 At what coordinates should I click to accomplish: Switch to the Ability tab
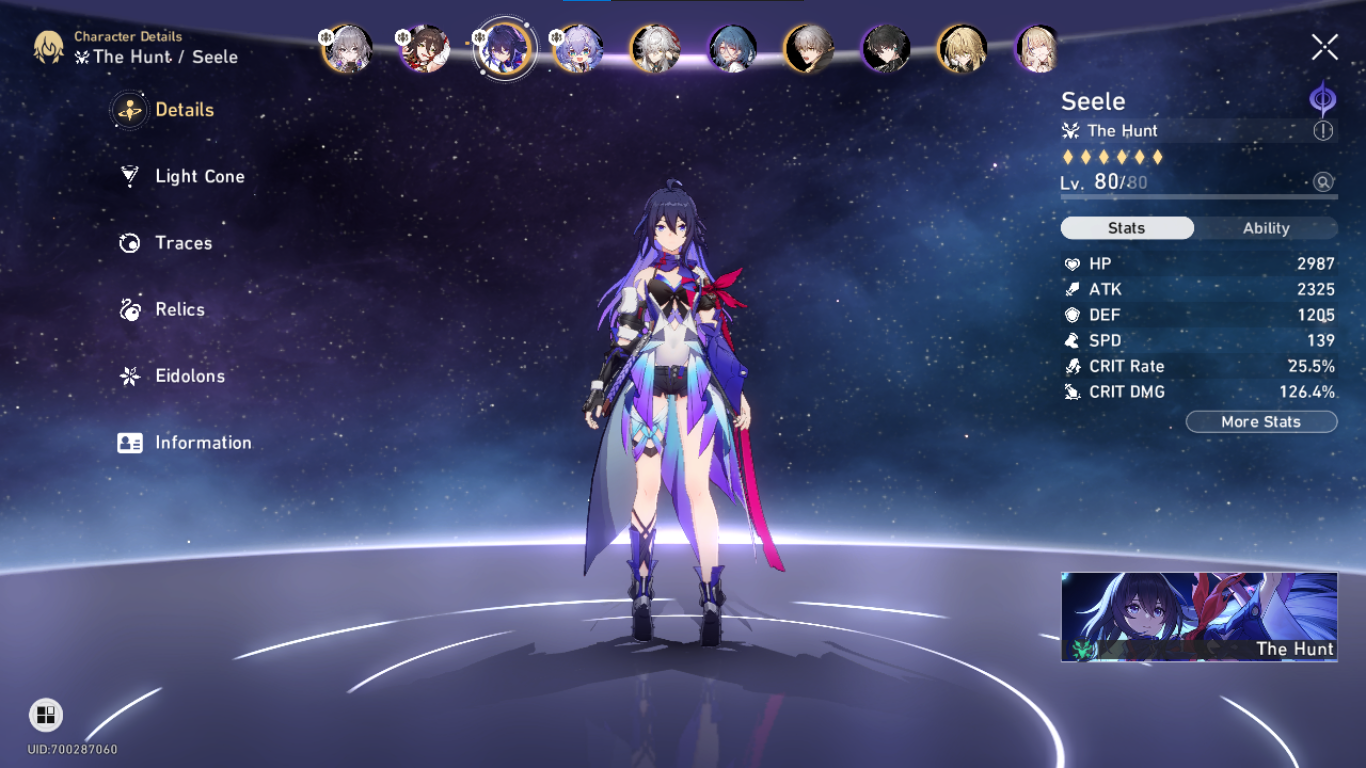tap(1266, 228)
